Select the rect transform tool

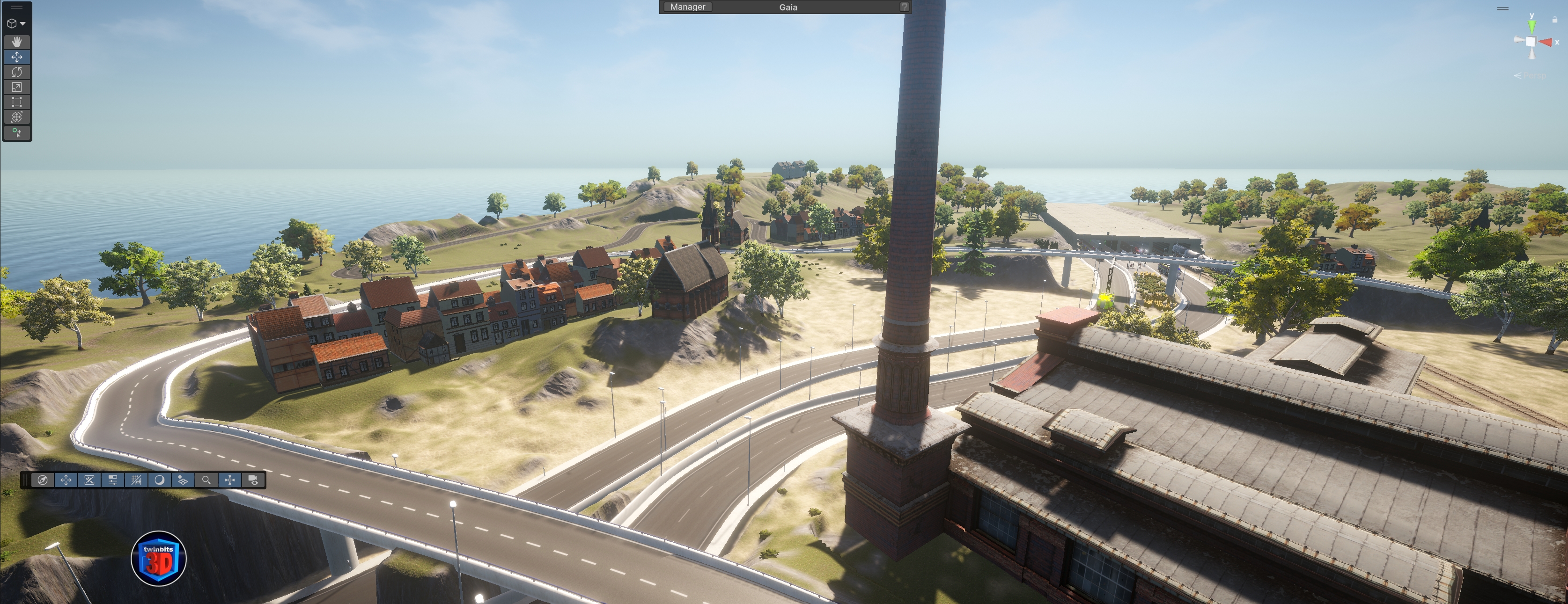17,102
